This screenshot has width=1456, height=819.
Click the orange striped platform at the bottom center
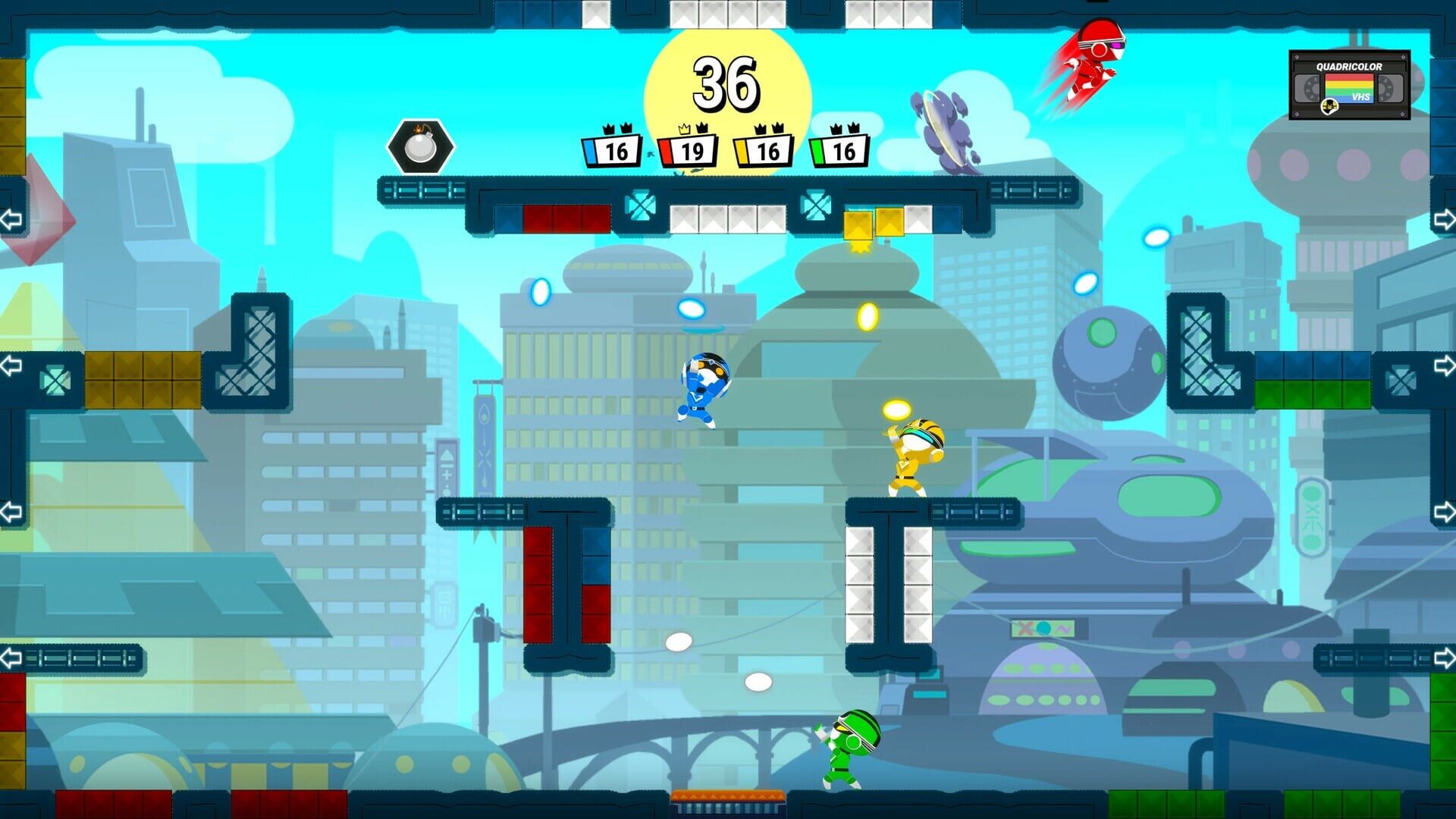[728, 796]
